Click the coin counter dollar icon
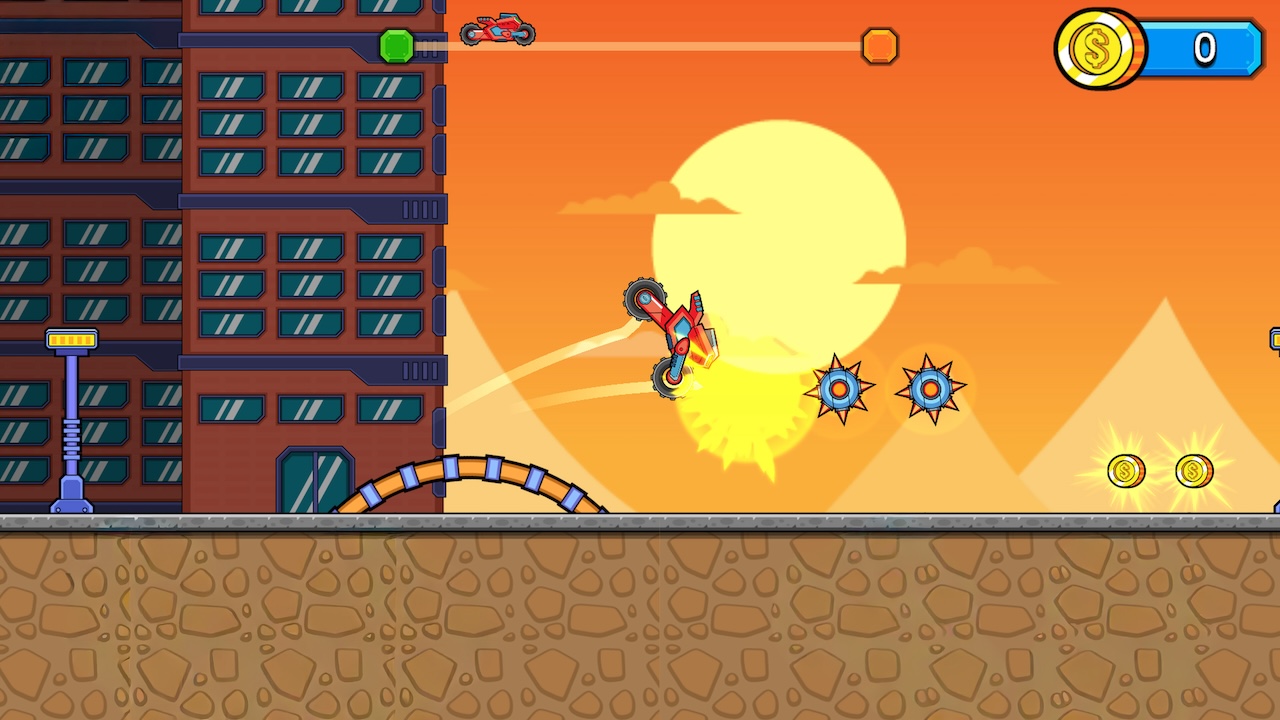The height and width of the screenshot is (720, 1280). [x=1097, y=48]
